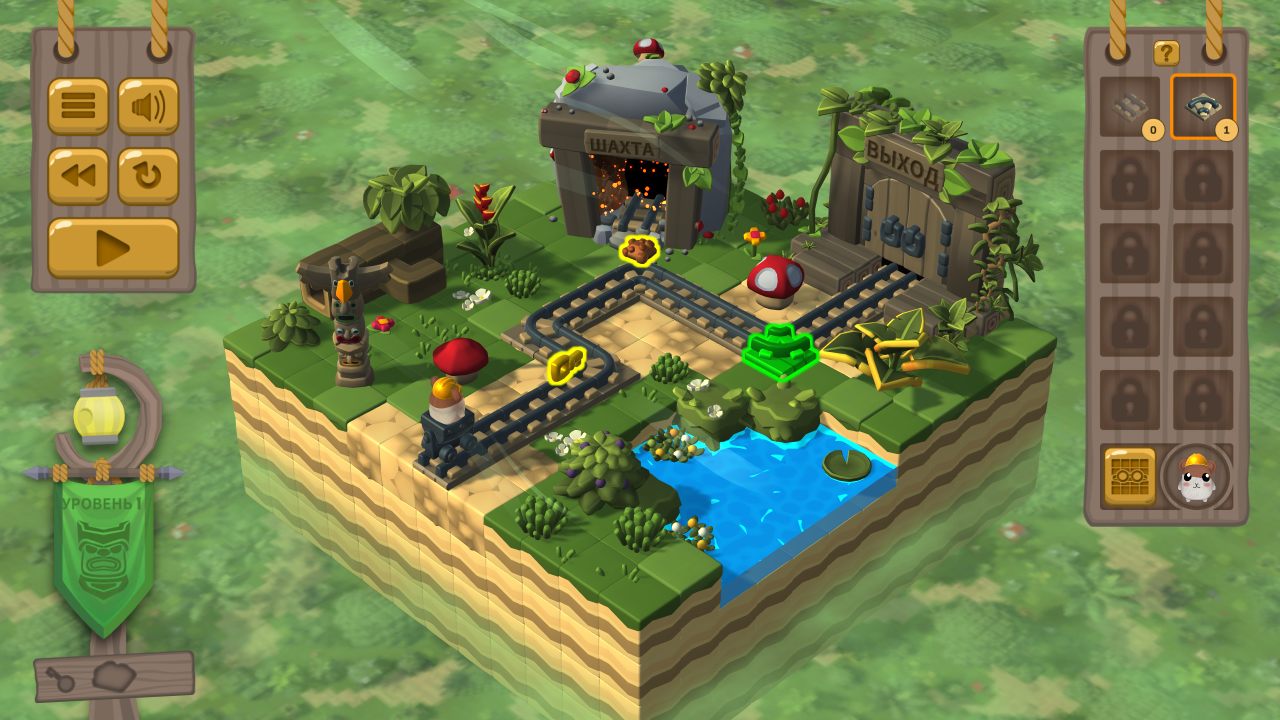Open help with the question mark button

click(1166, 53)
